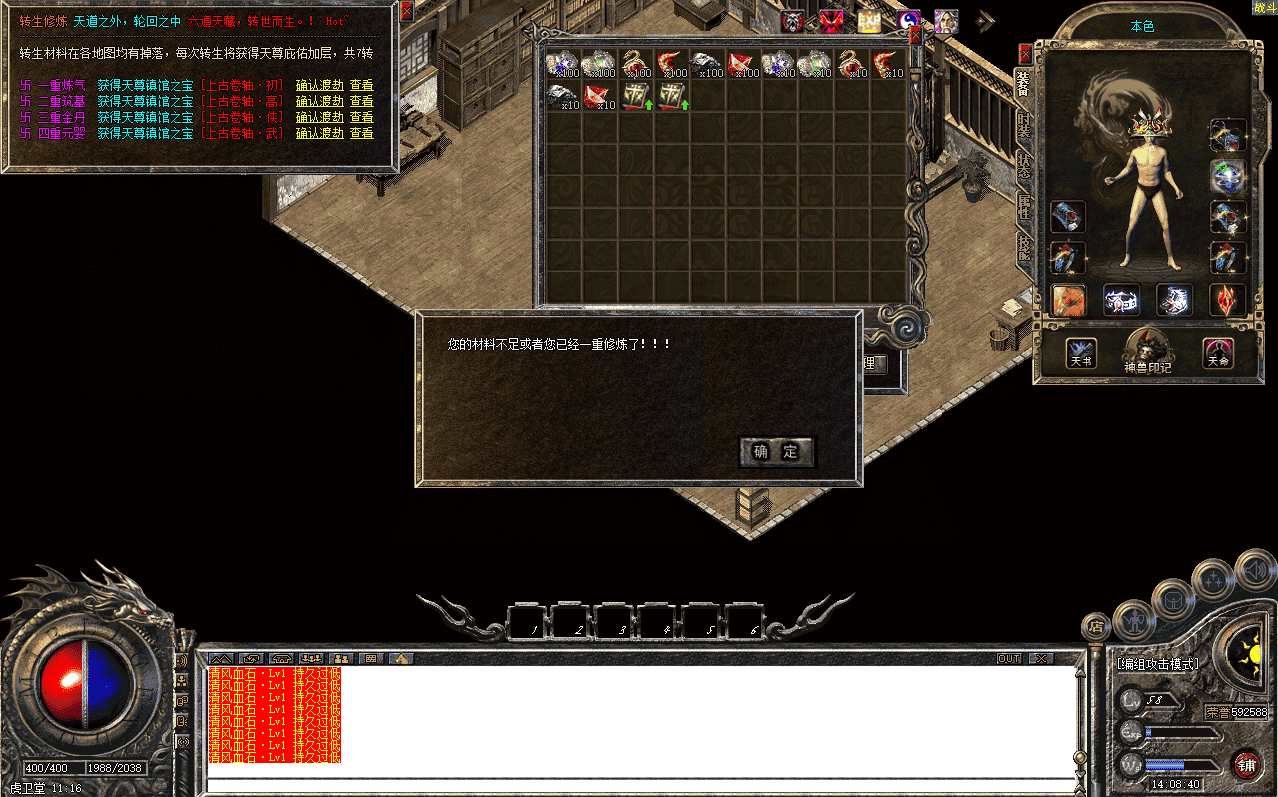1278x797 pixels.
Task: Switch to the 时装 costume tab
Action: 1024,125
